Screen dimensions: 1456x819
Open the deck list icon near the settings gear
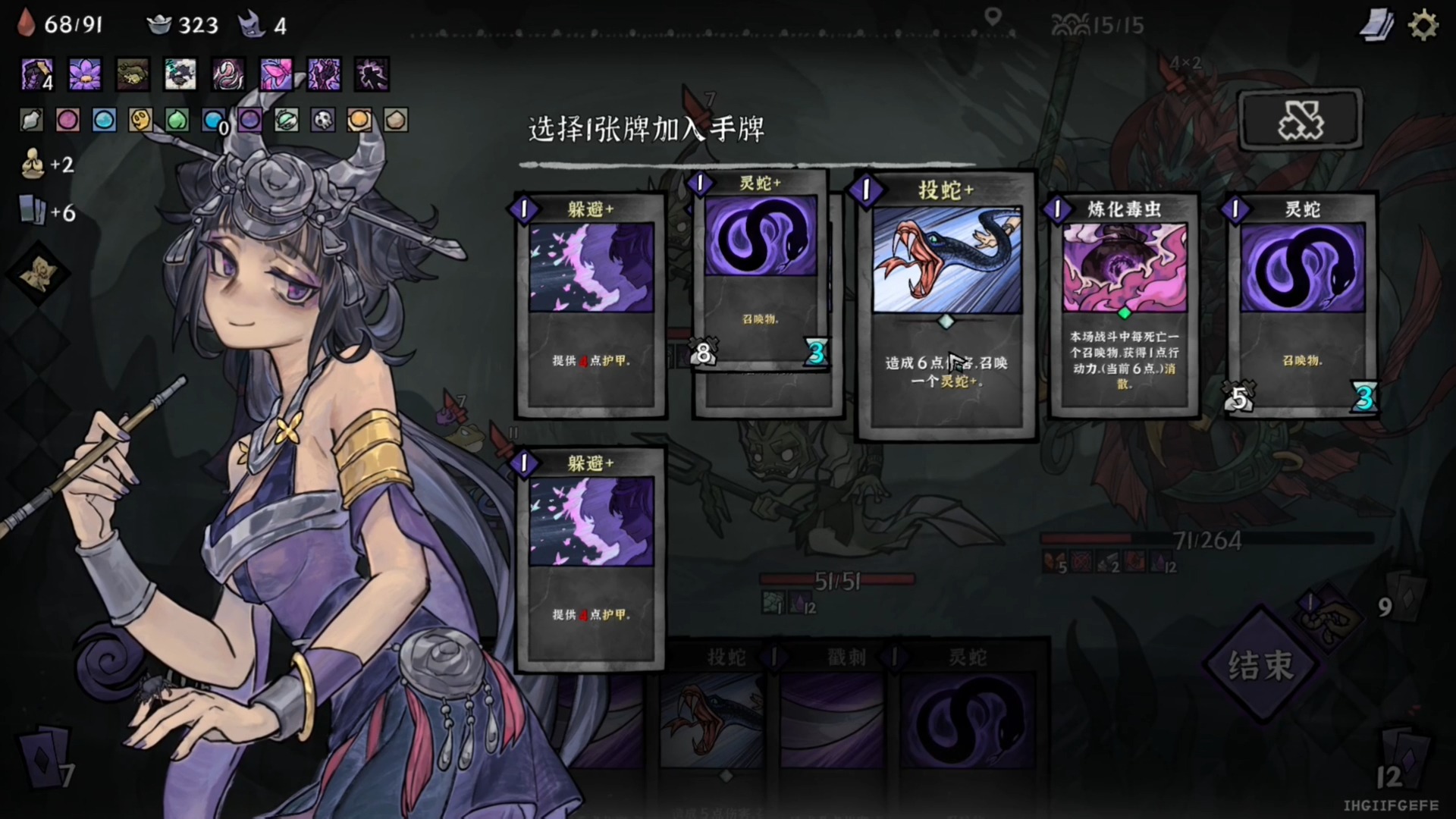pos(1376,24)
